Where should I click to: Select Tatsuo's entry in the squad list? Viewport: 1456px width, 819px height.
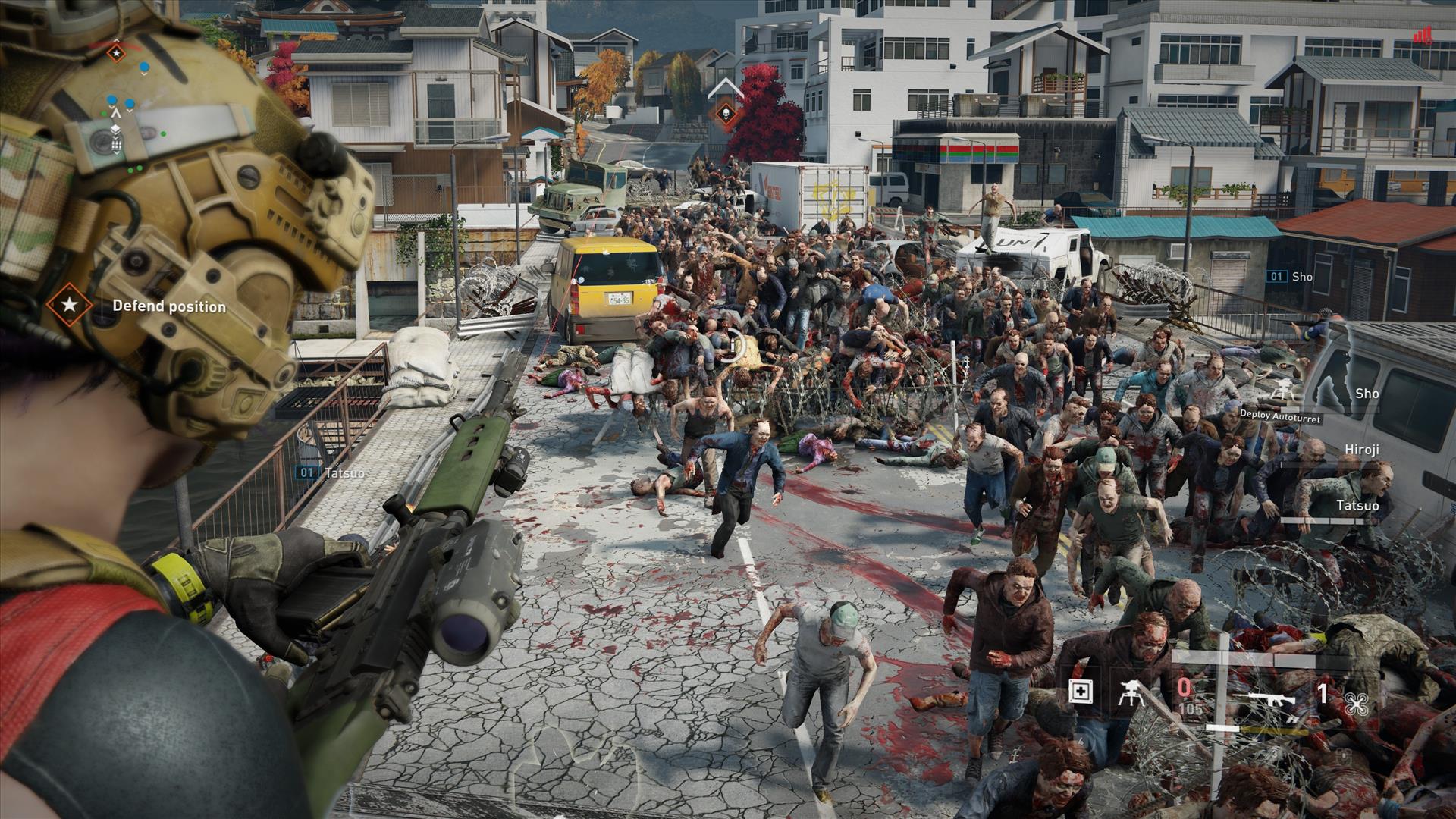(x=1357, y=506)
